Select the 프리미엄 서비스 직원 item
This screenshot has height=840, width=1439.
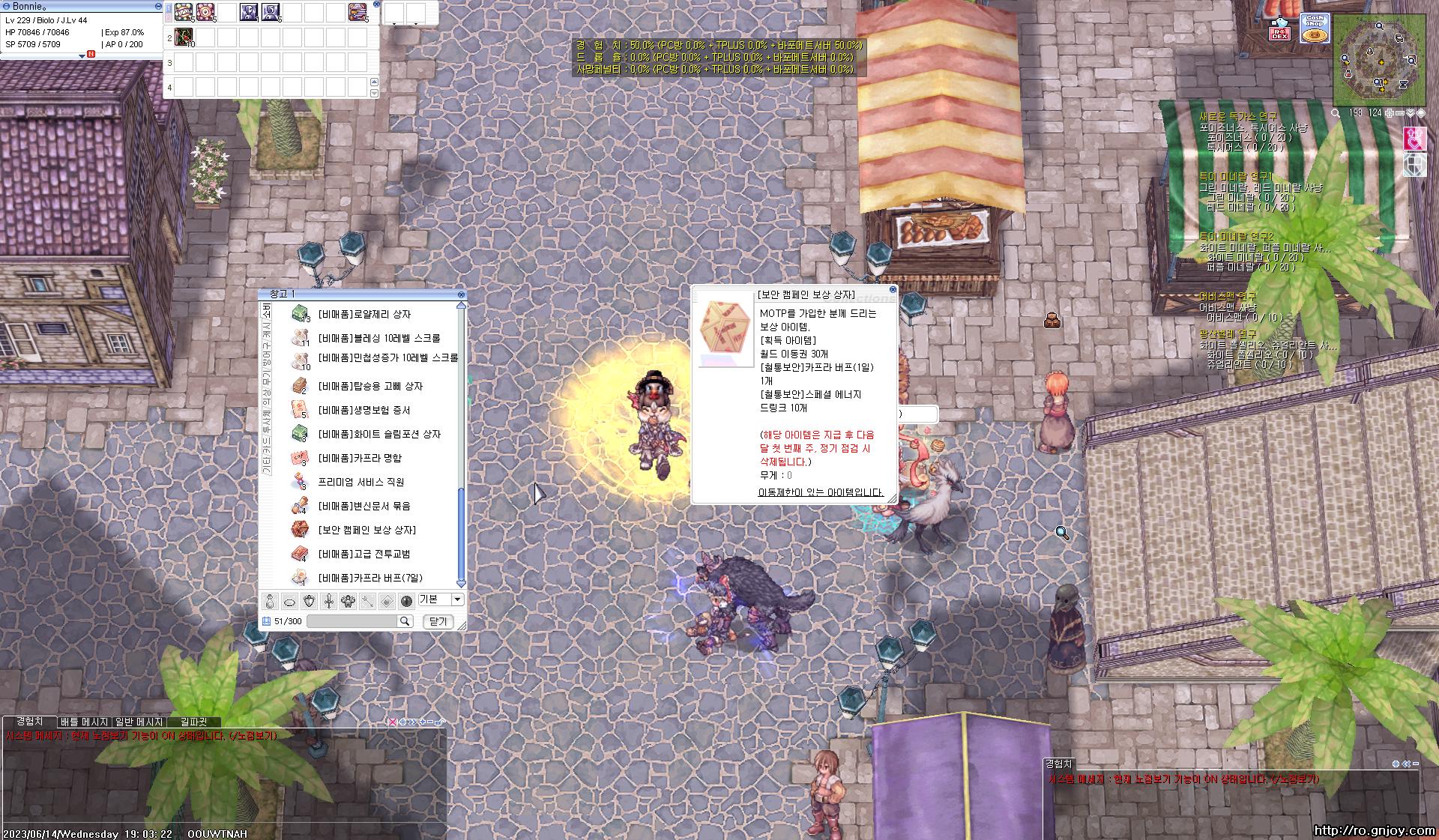(361, 483)
